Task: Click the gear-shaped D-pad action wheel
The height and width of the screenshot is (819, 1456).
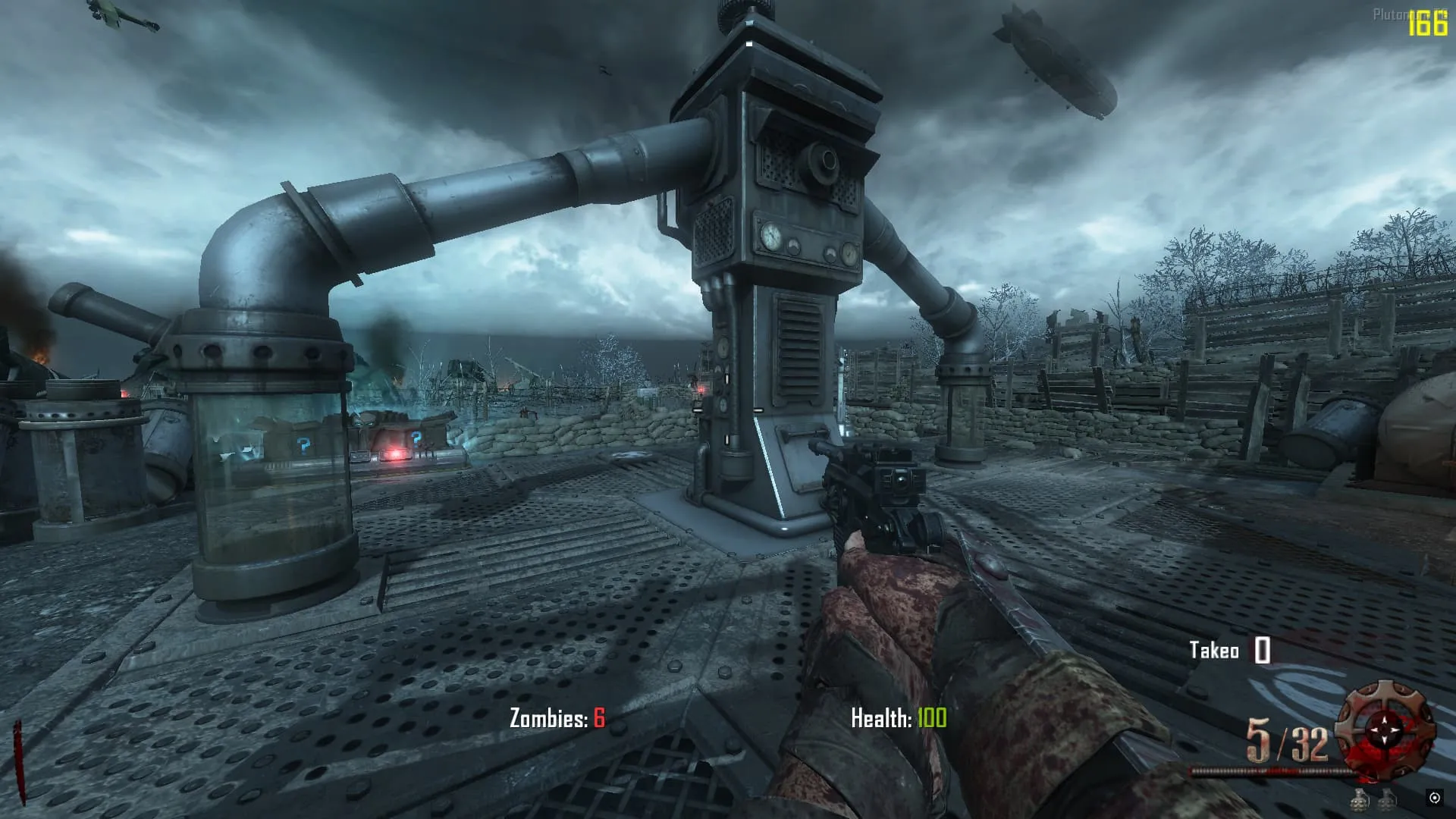Action: [1385, 730]
